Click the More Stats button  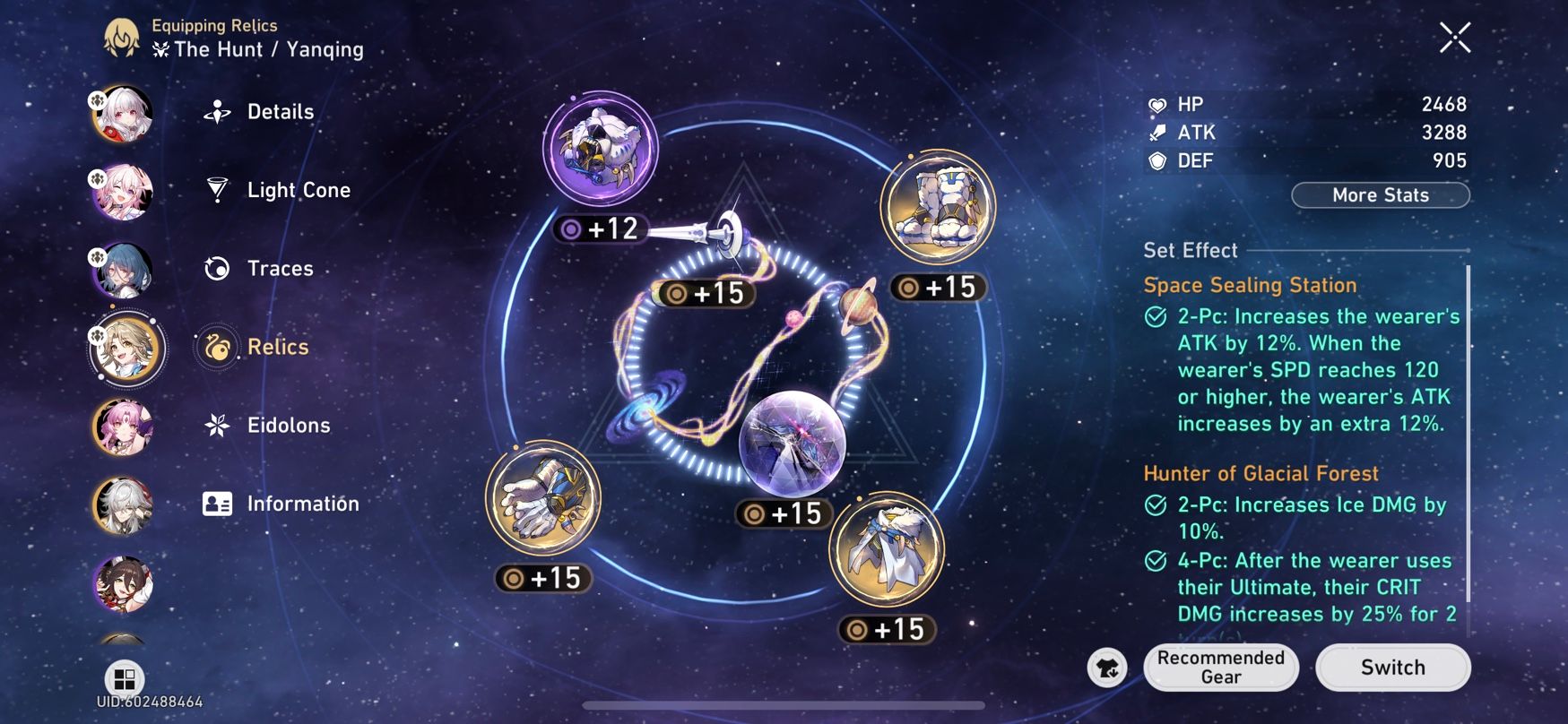pos(1380,194)
